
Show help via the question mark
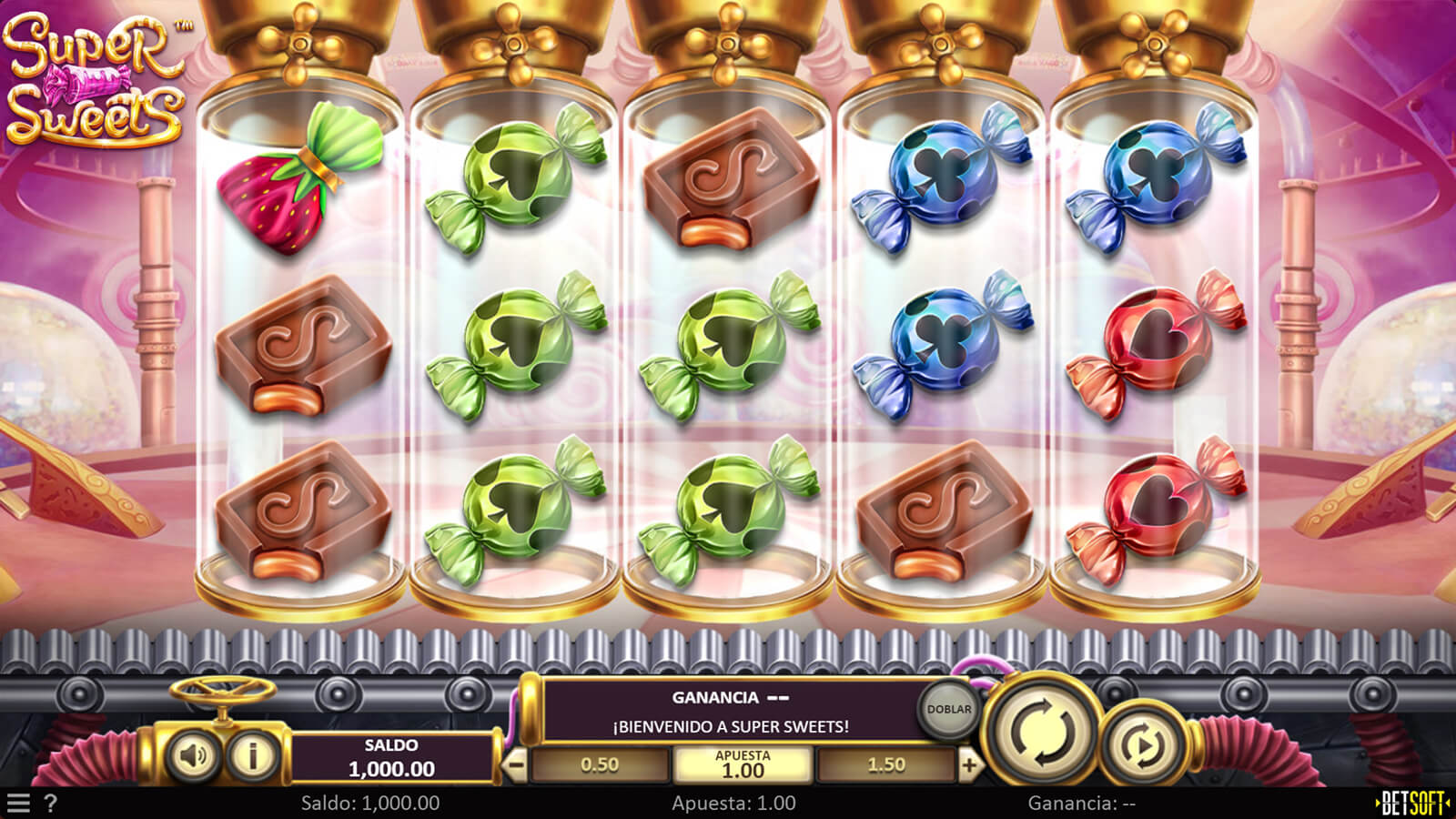[51, 803]
